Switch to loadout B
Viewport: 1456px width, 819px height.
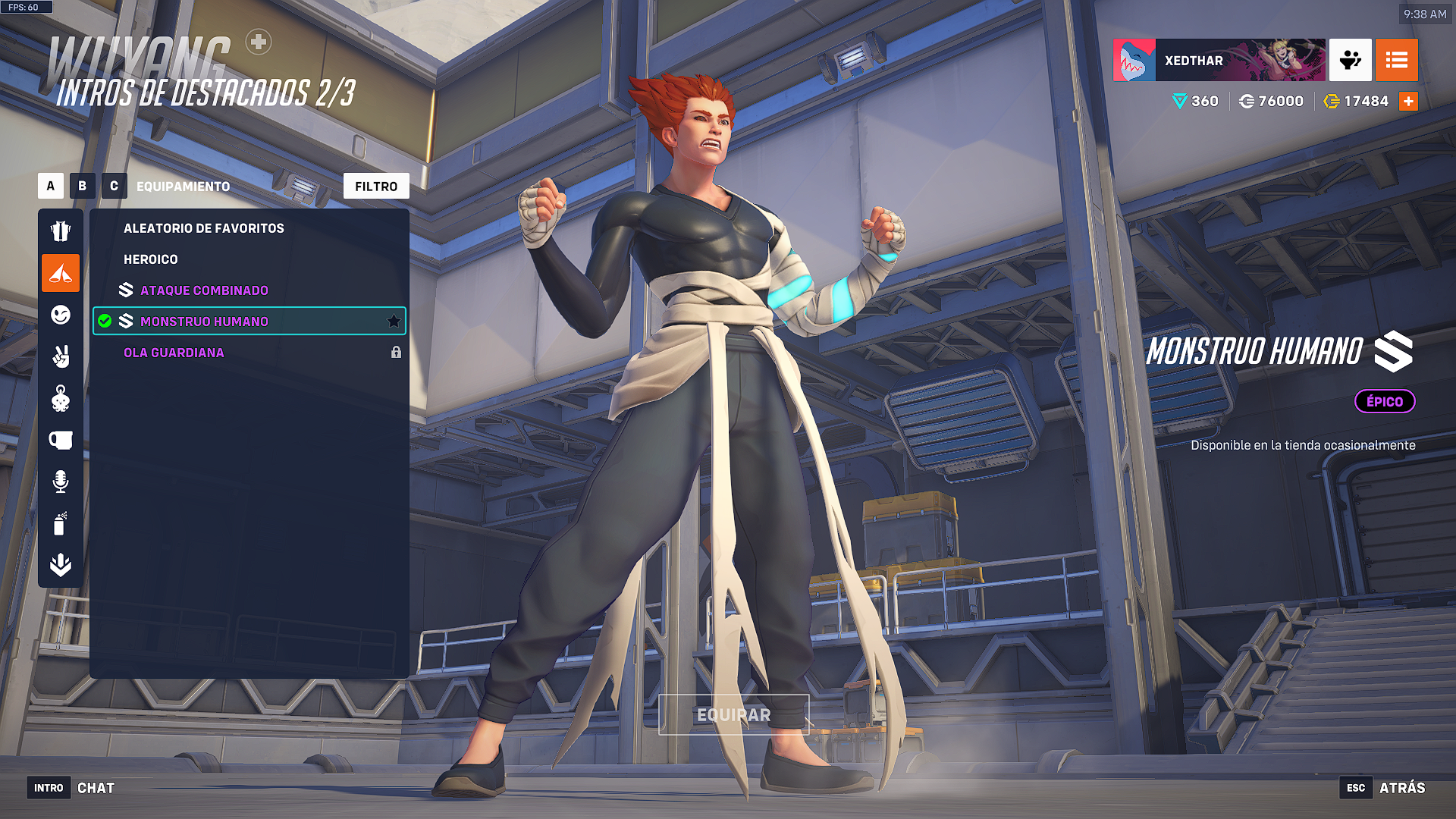83,186
